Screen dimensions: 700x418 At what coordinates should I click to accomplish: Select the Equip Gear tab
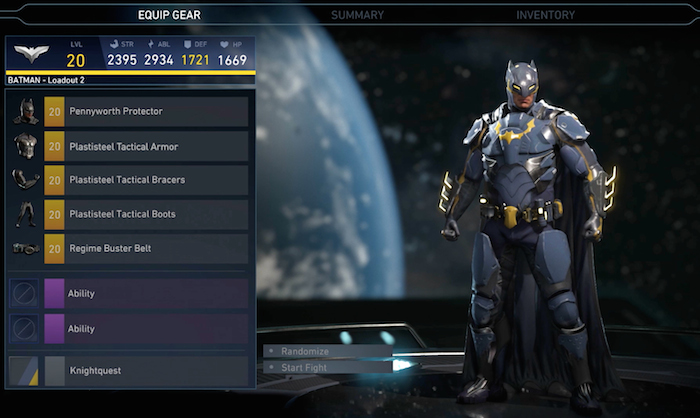pyautogui.click(x=169, y=15)
